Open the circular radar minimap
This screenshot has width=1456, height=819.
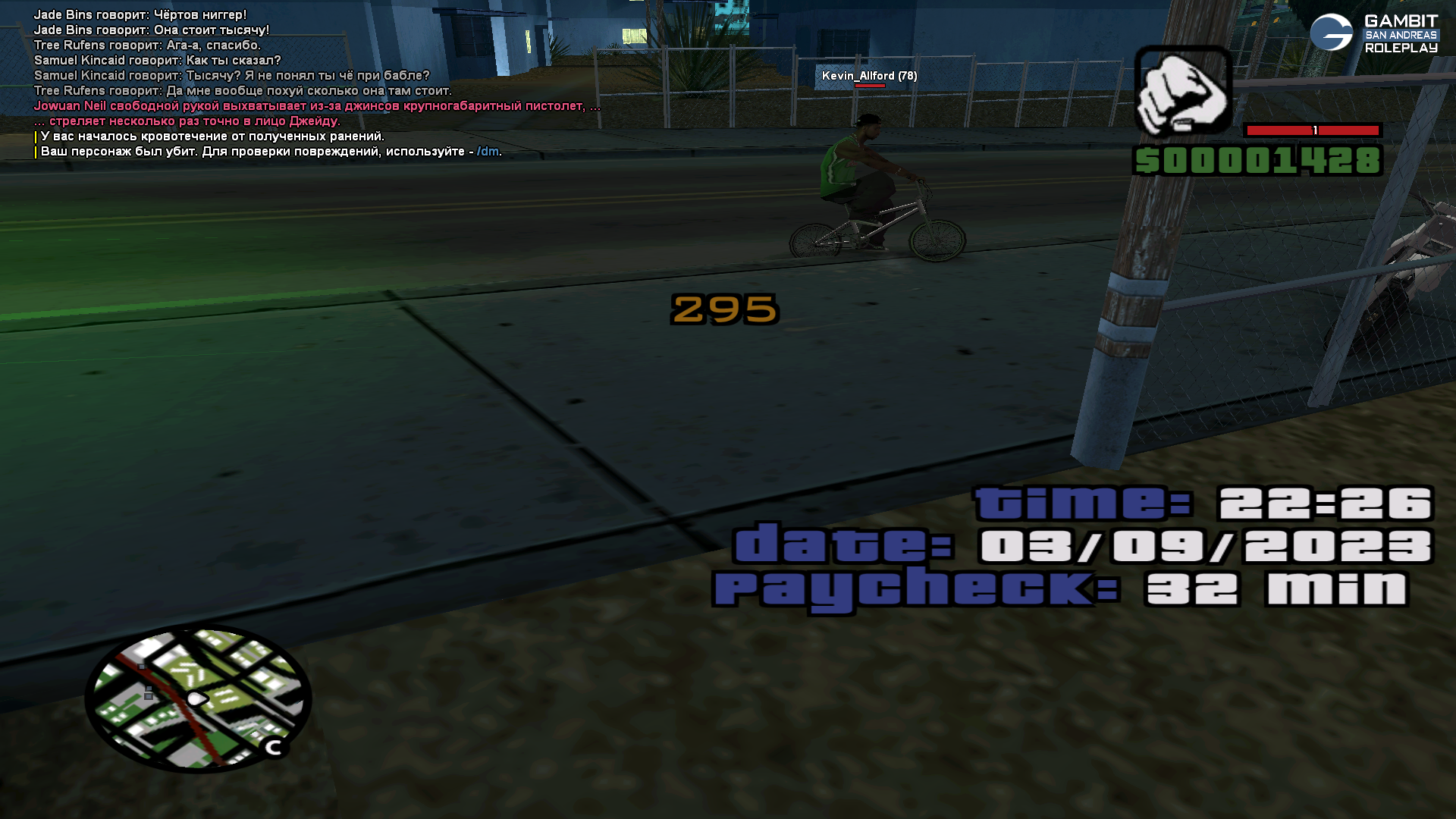(x=198, y=698)
